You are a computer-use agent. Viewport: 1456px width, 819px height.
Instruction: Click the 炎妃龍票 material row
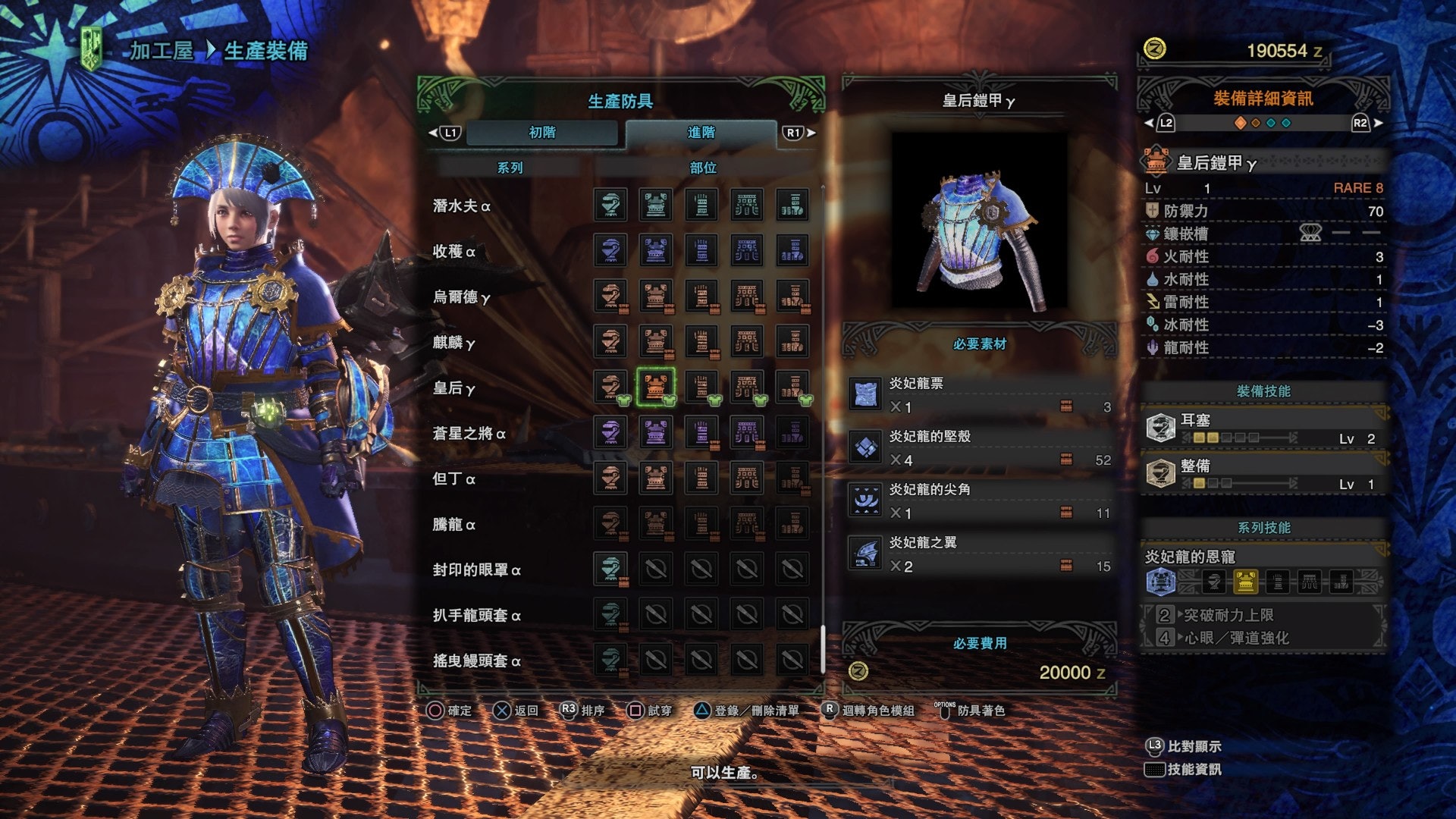[x=980, y=395]
